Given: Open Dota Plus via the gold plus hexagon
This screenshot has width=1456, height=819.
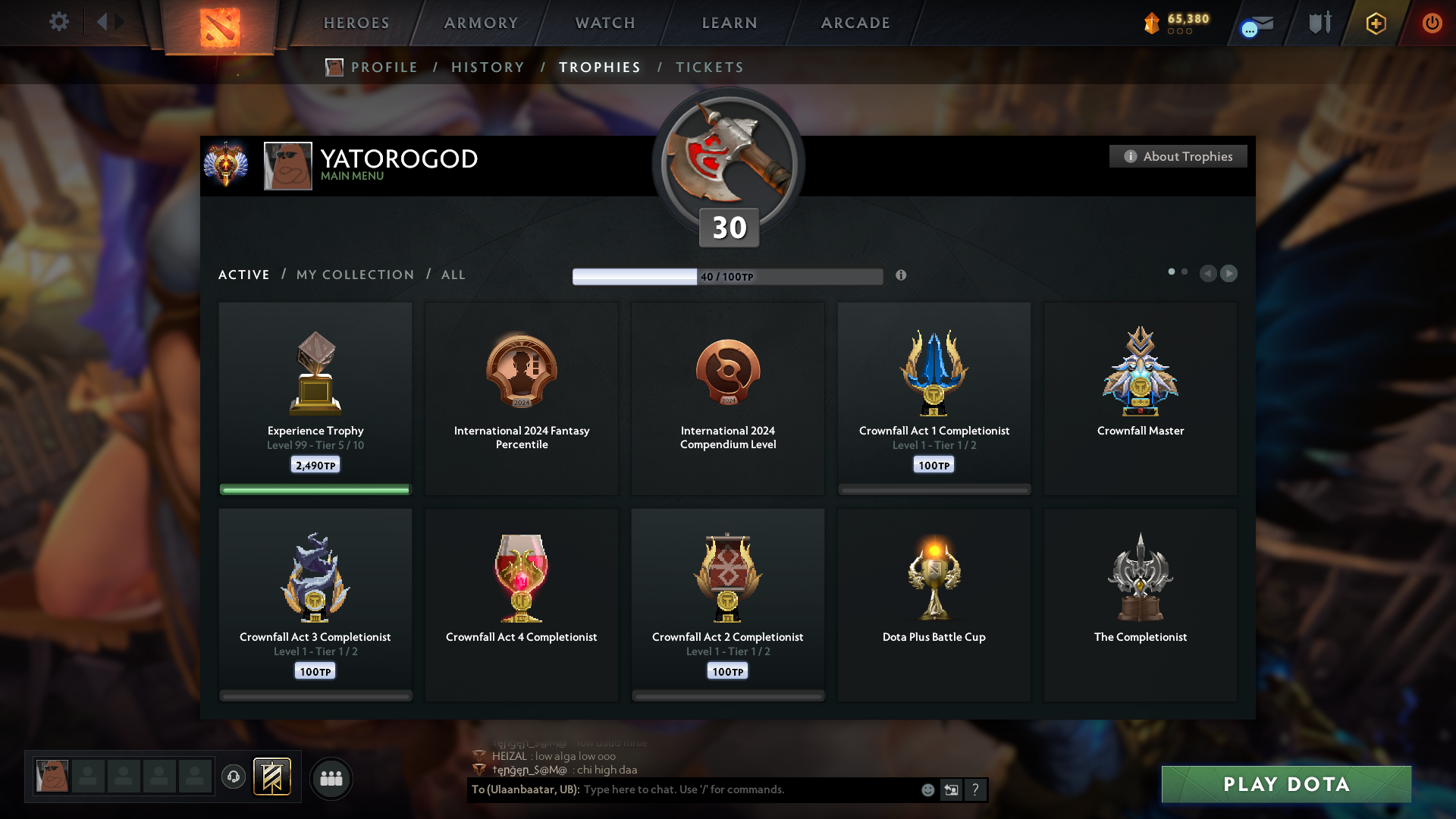Looking at the screenshot, I should coord(1376,24).
